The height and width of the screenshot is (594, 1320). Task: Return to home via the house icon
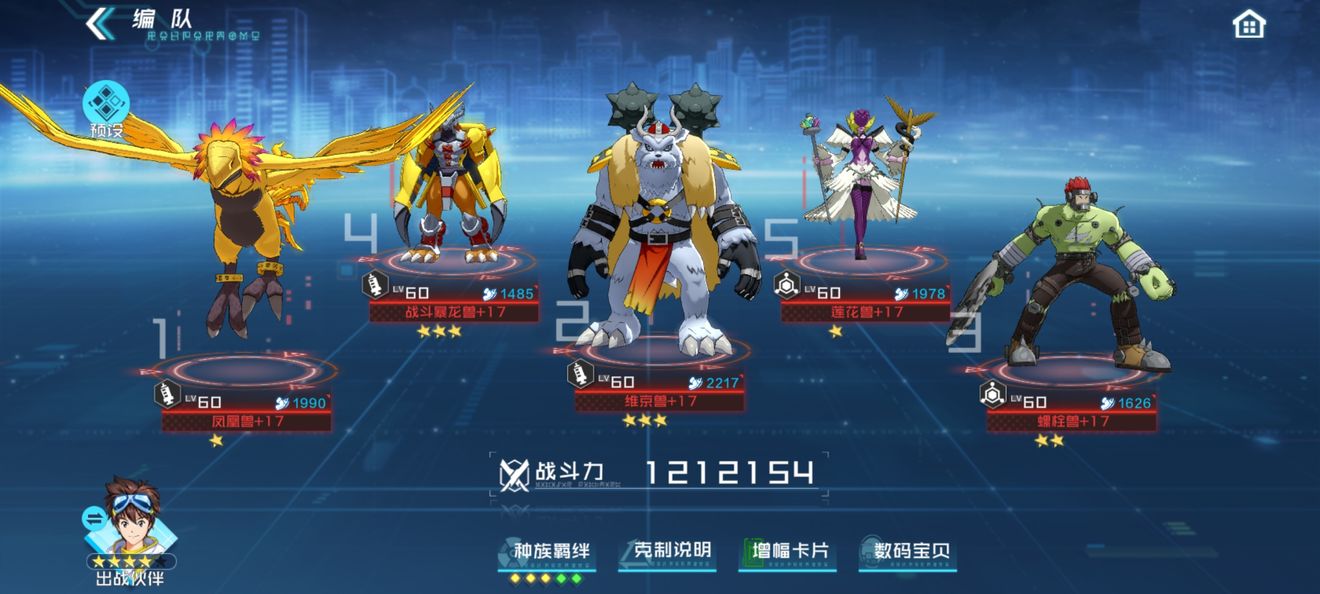click(1249, 24)
